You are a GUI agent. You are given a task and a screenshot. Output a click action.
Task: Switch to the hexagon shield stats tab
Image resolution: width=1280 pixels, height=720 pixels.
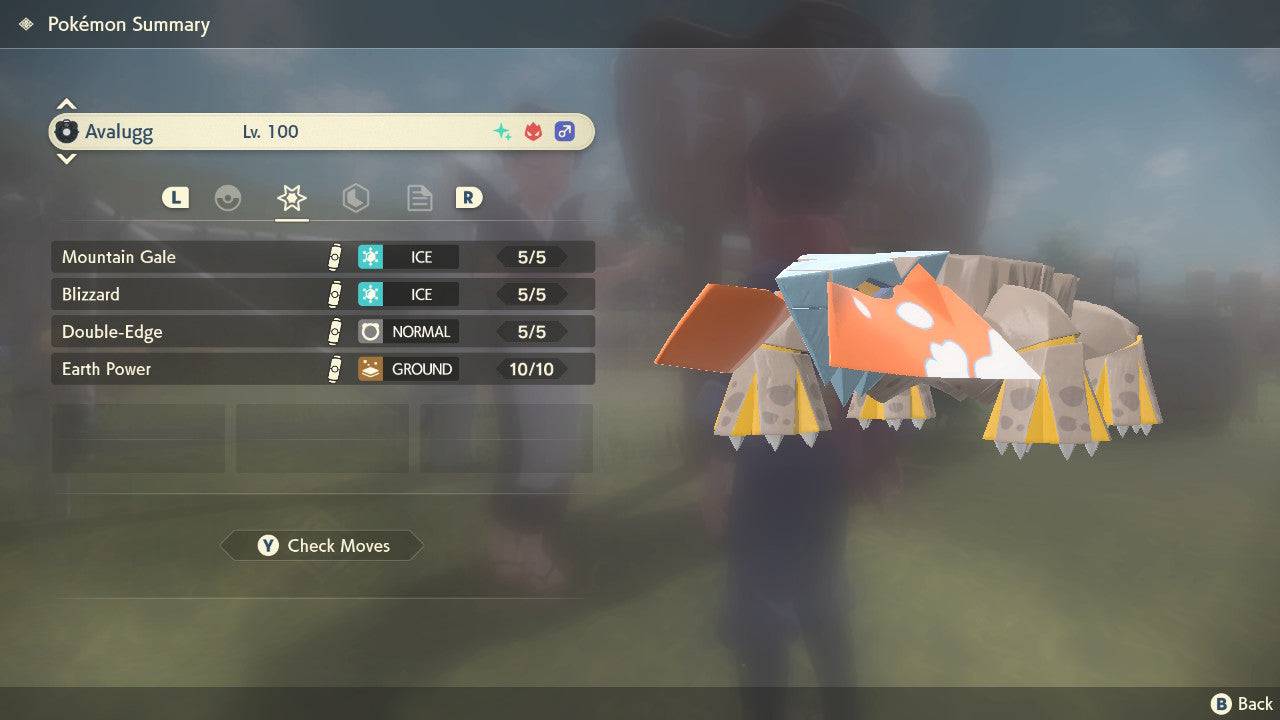(x=355, y=198)
